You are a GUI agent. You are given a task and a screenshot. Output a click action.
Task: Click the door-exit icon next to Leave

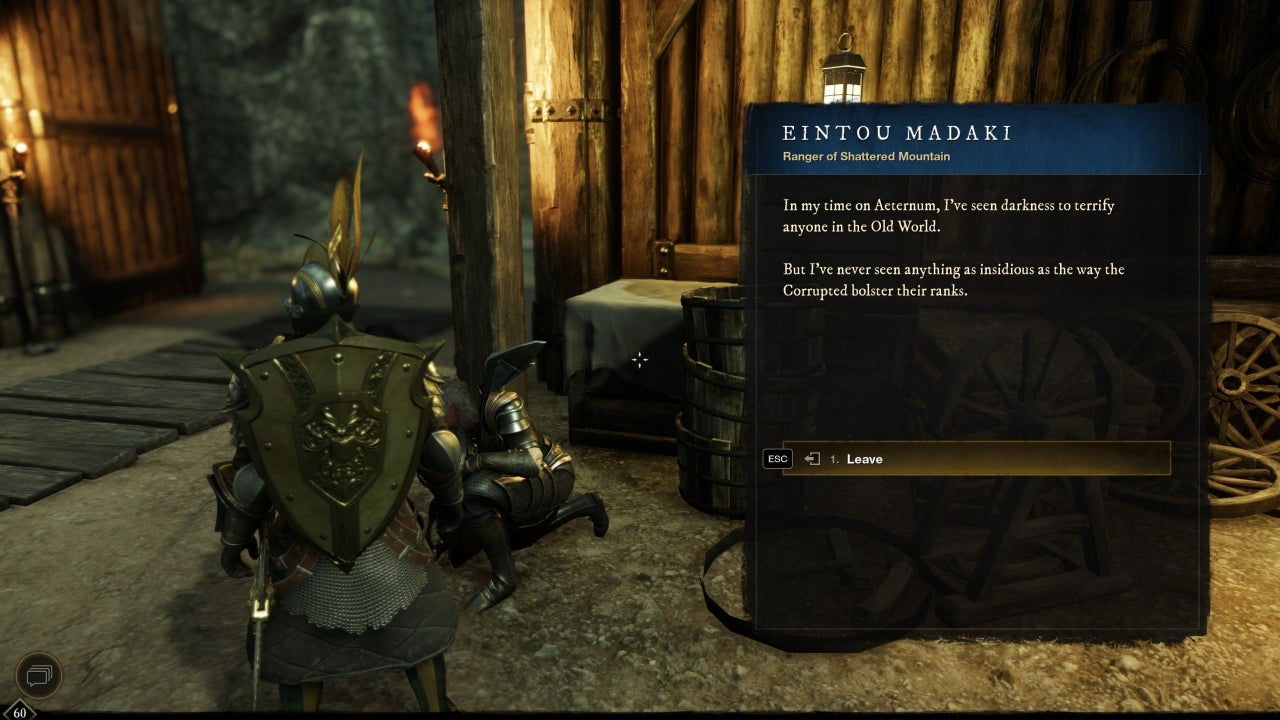[810, 459]
